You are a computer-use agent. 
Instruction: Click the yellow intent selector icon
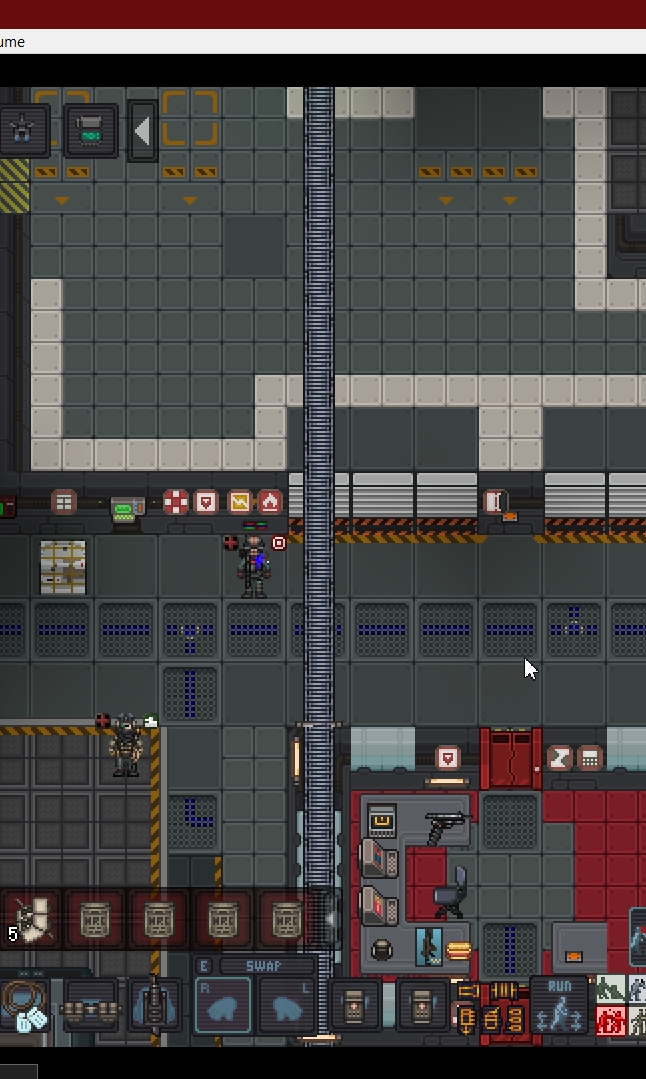[x=490, y=1007]
